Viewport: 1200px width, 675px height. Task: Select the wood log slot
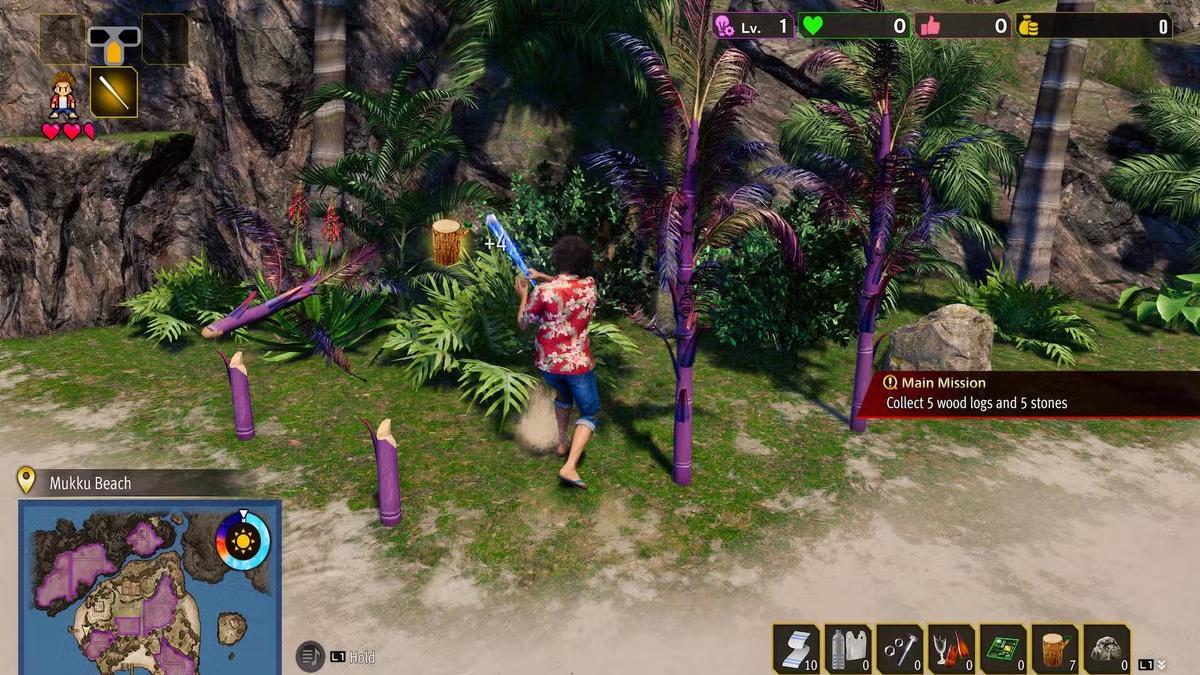1055,648
